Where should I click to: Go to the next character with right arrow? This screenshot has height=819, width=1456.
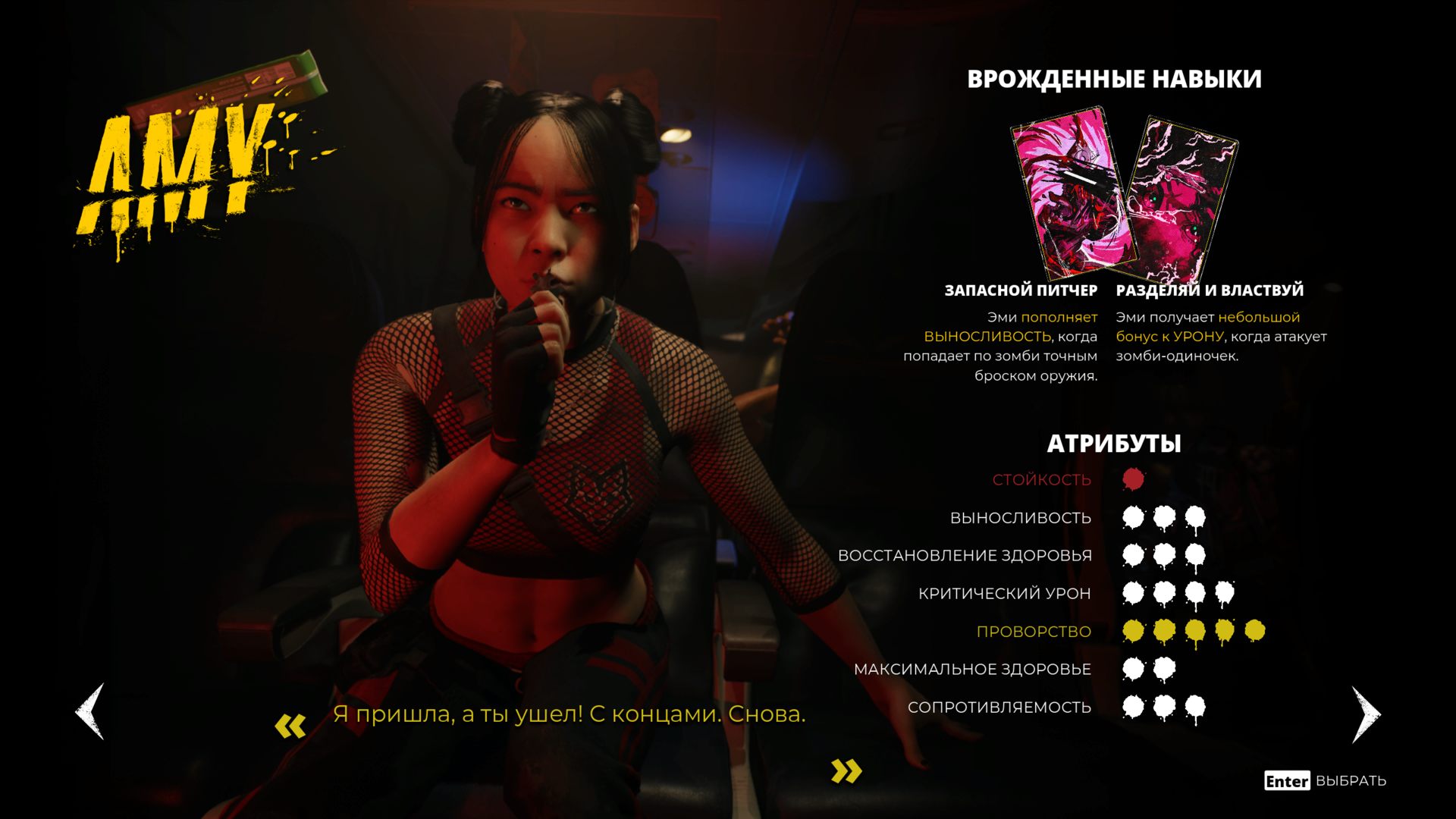click(1366, 714)
